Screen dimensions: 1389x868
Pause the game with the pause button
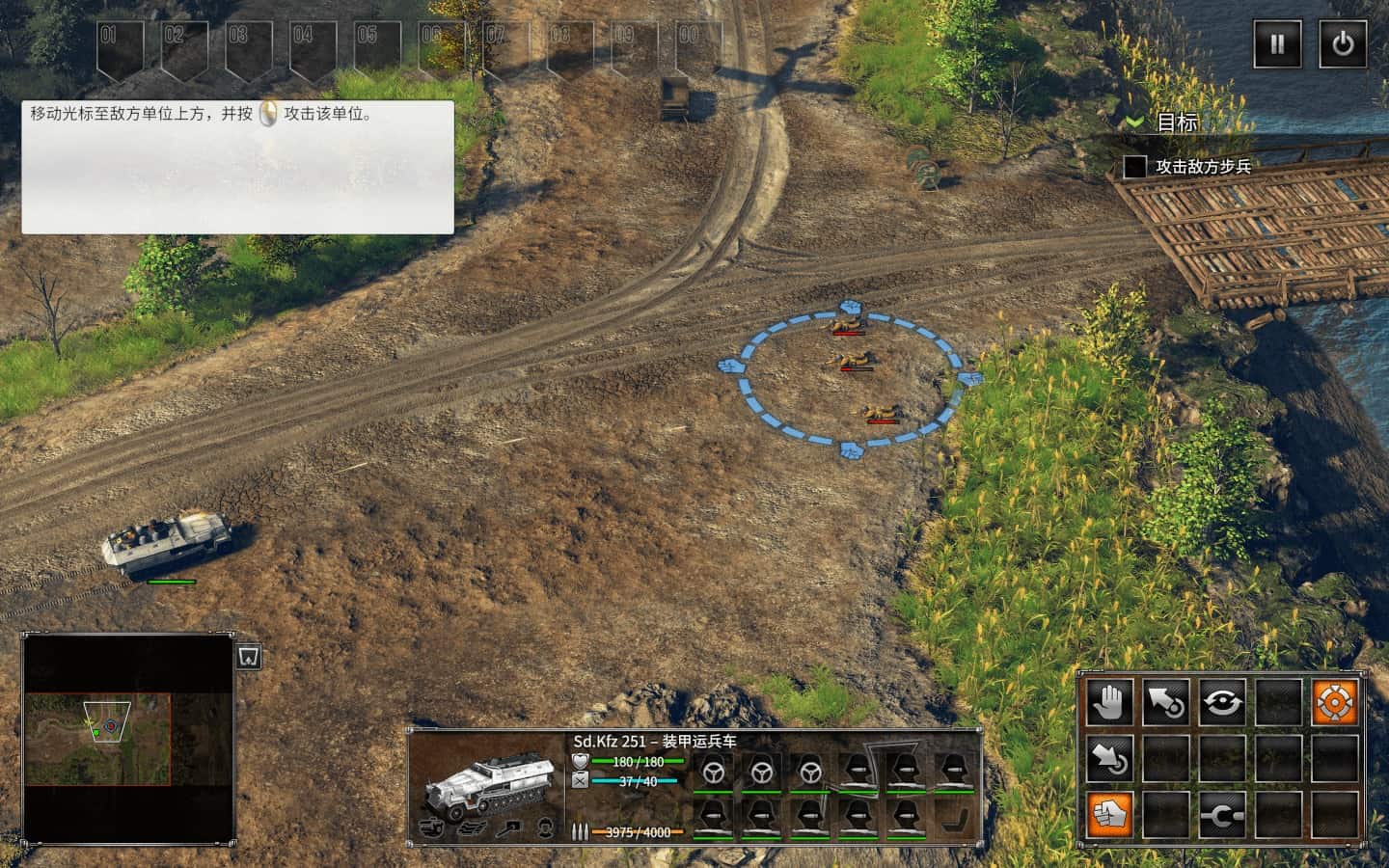(1278, 43)
